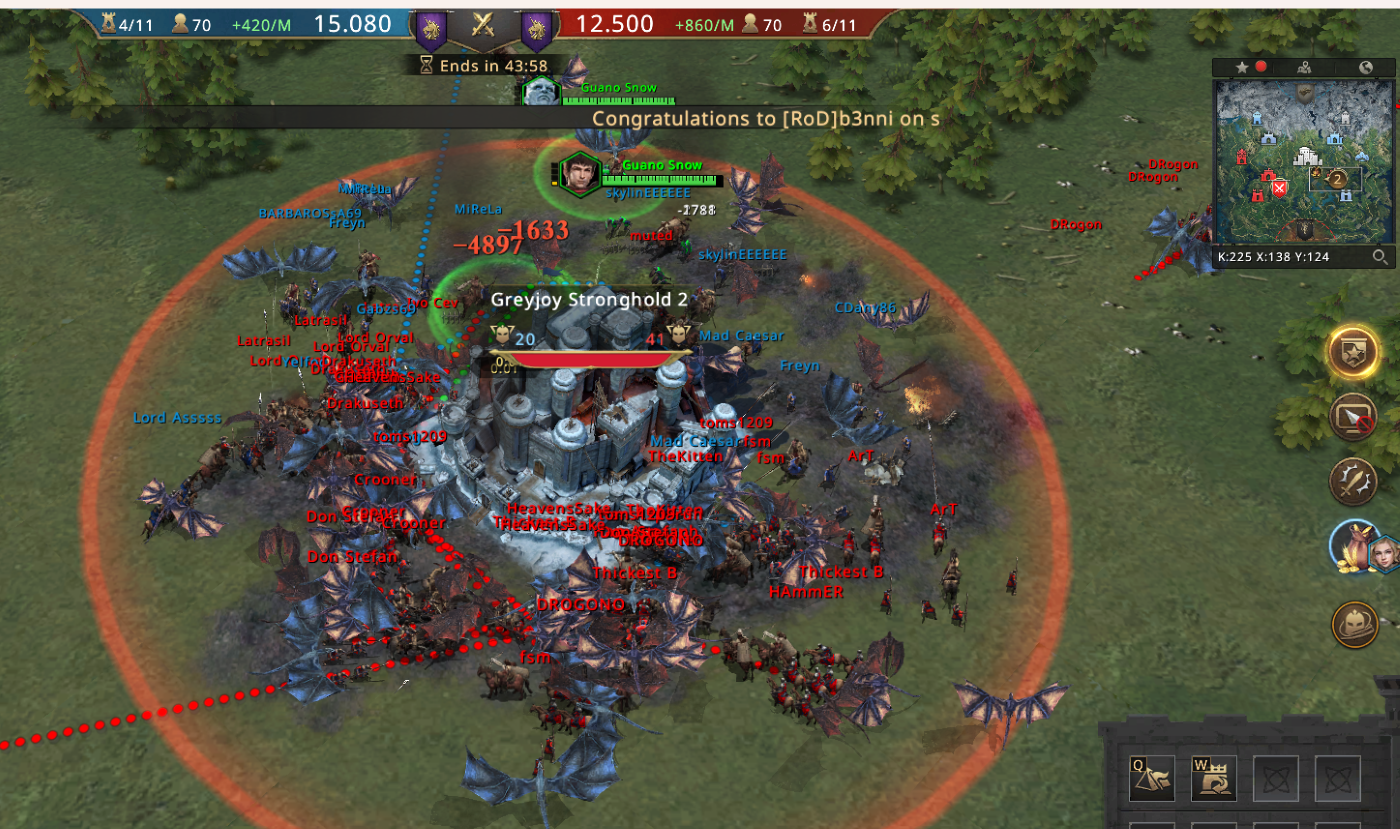Click the map pin locations icon
1400x829 pixels.
(x=1304, y=68)
